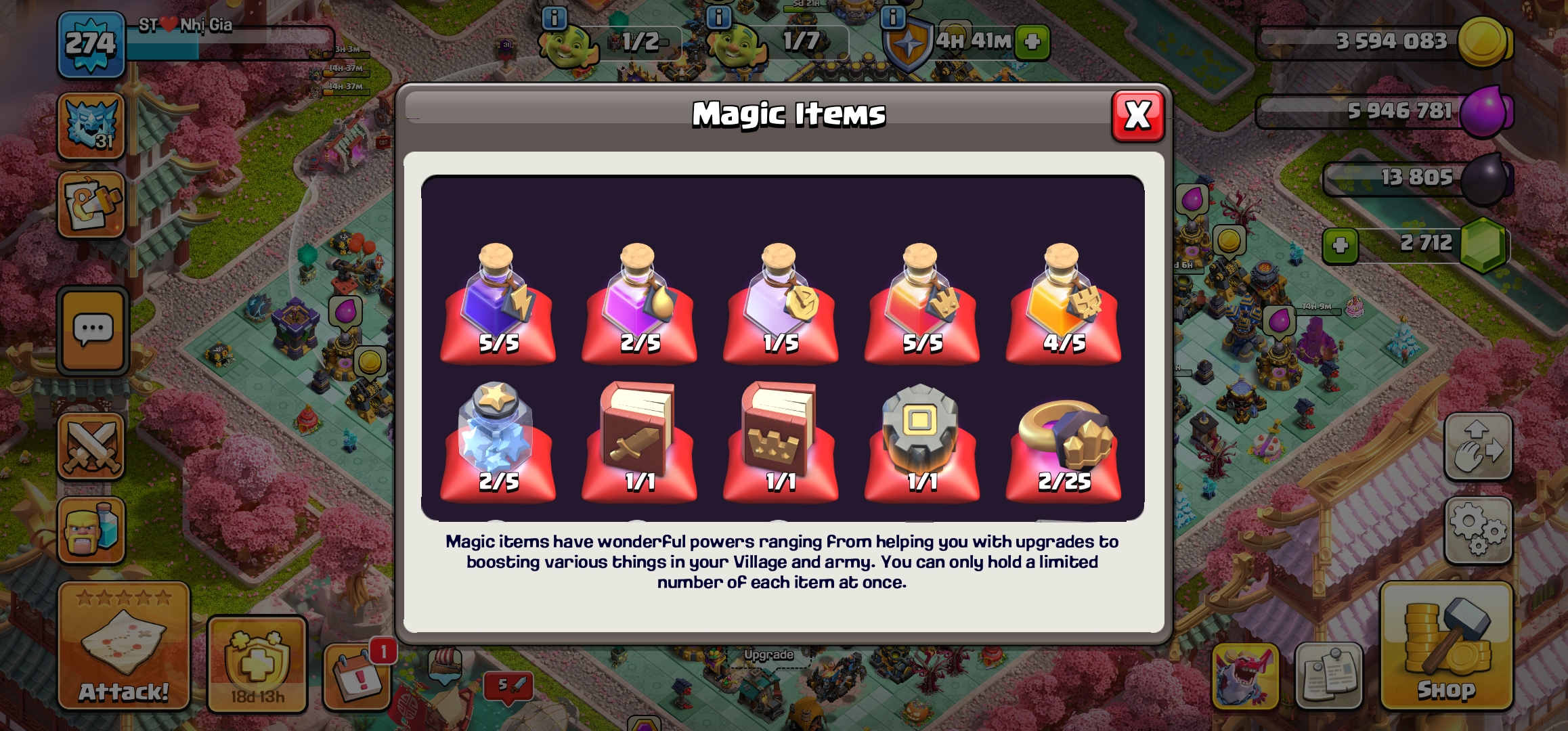Open the army overview Barbarian icon
Viewport: 1568px width, 731px height.
[91, 530]
